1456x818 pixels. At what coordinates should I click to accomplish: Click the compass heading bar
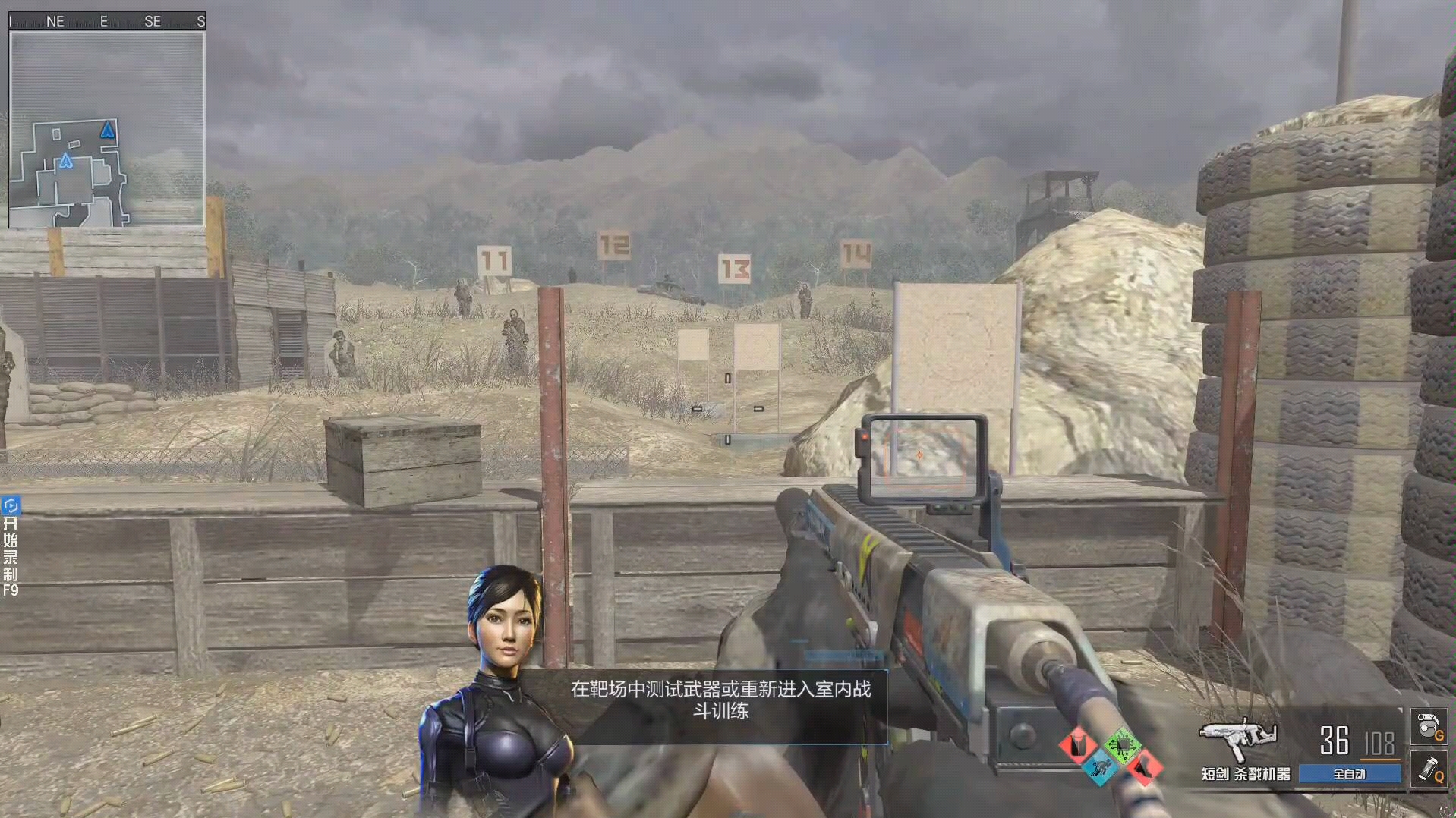coord(107,21)
